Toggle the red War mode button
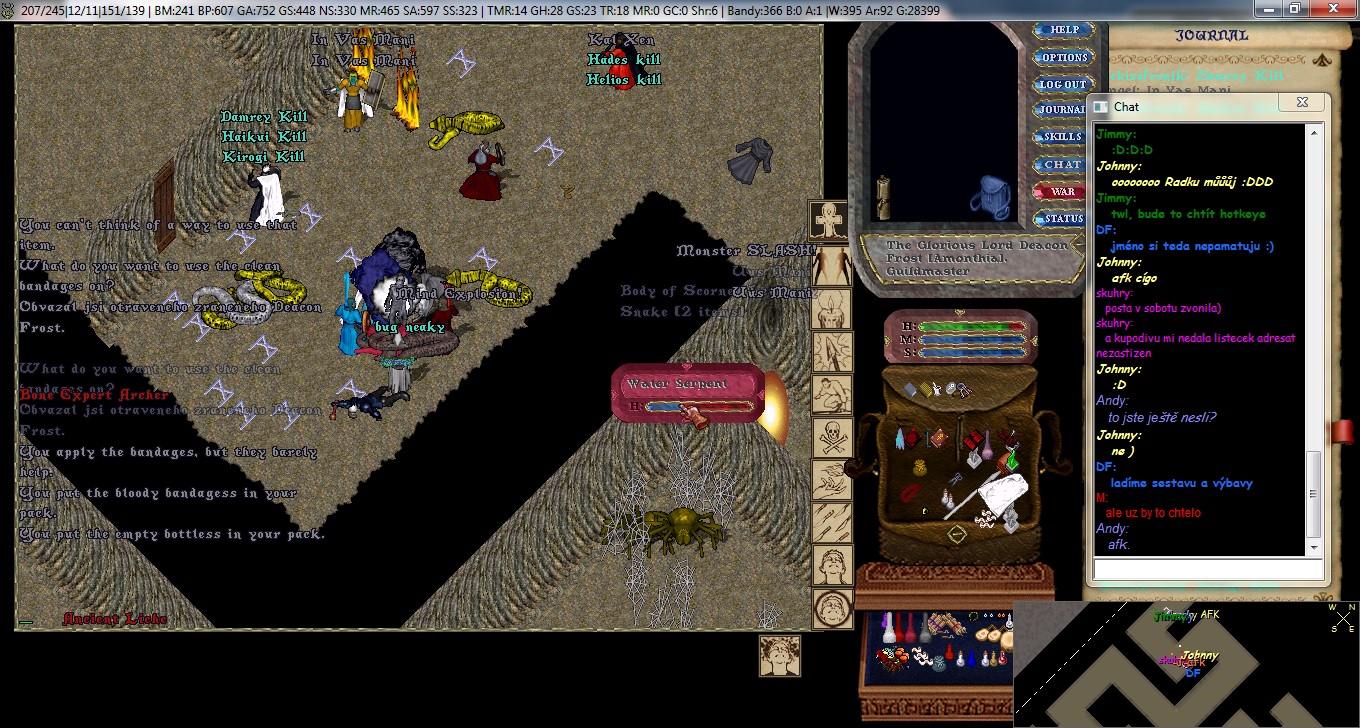1360x728 pixels. (1062, 191)
